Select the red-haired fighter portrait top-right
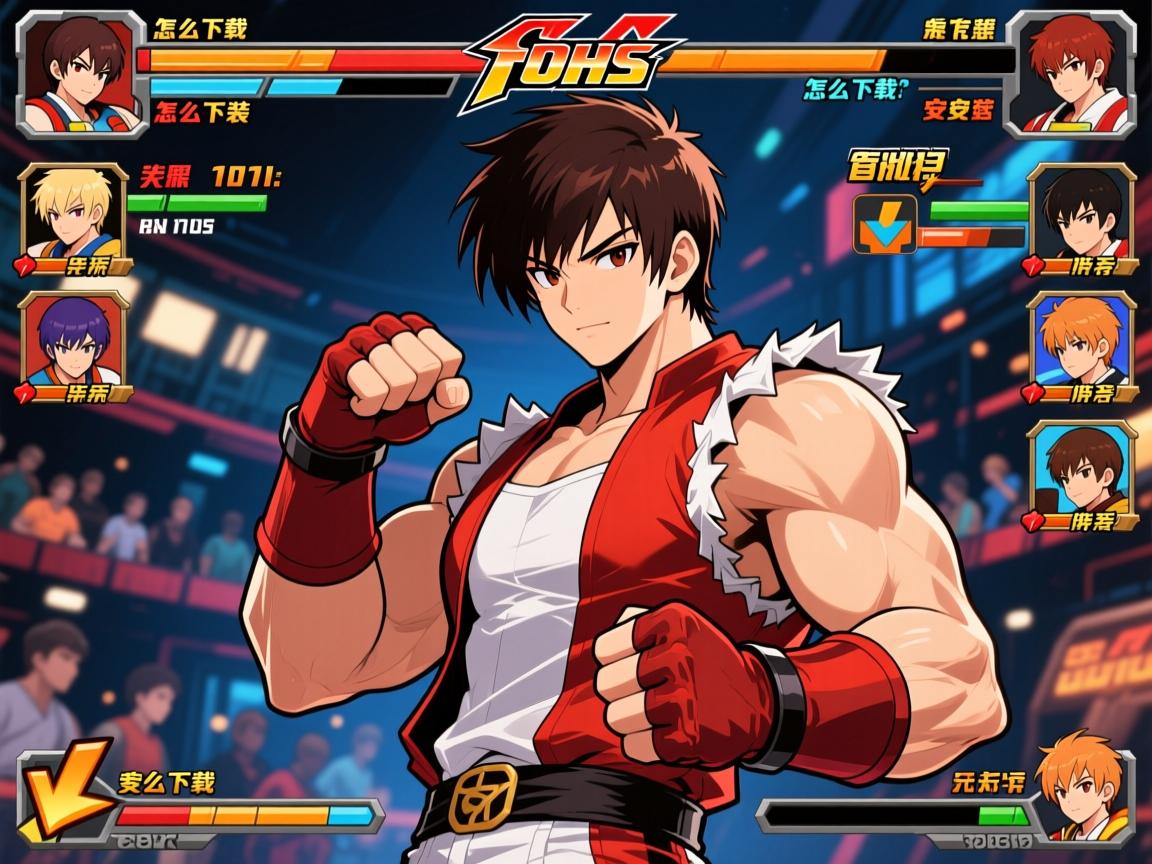This screenshot has height=864, width=1152. [1072, 72]
